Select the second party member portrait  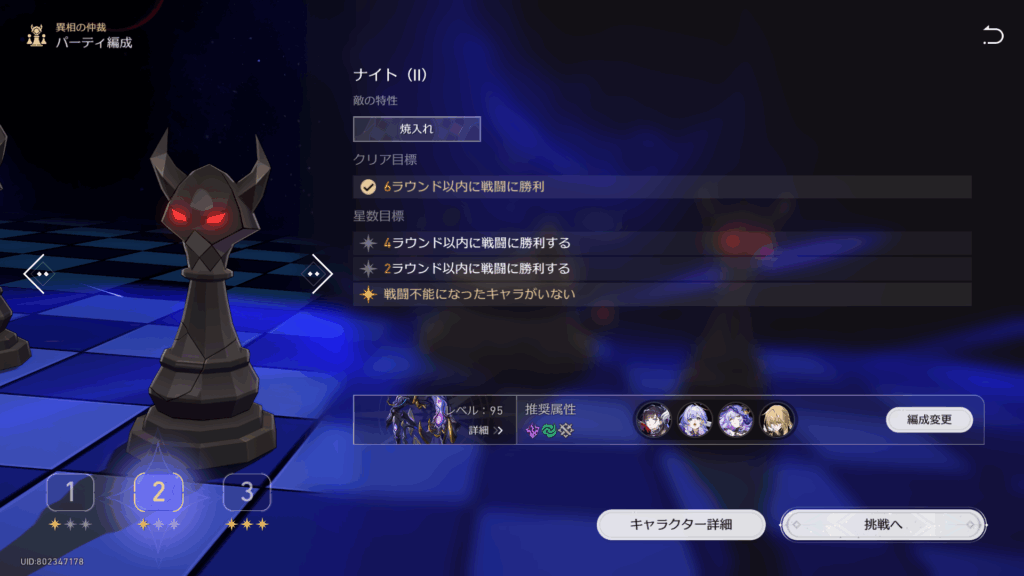pyautogui.click(x=695, y=420)
